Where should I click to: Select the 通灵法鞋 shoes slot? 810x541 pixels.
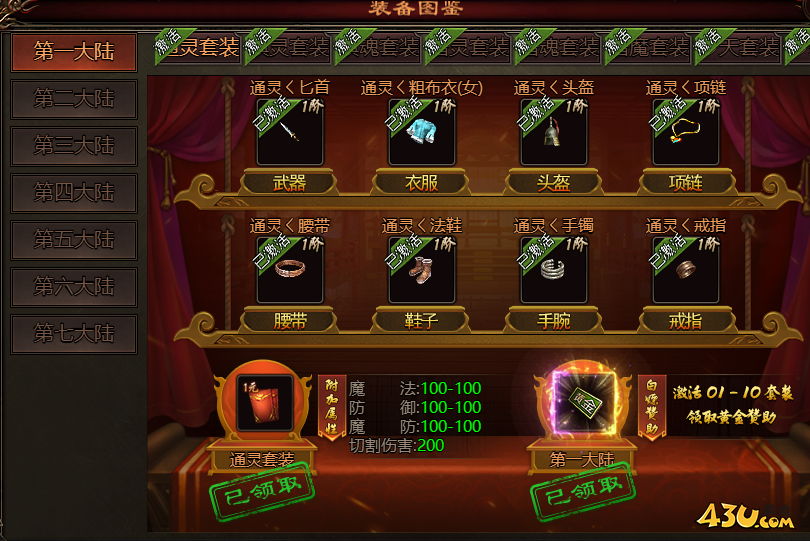[422, 269]
